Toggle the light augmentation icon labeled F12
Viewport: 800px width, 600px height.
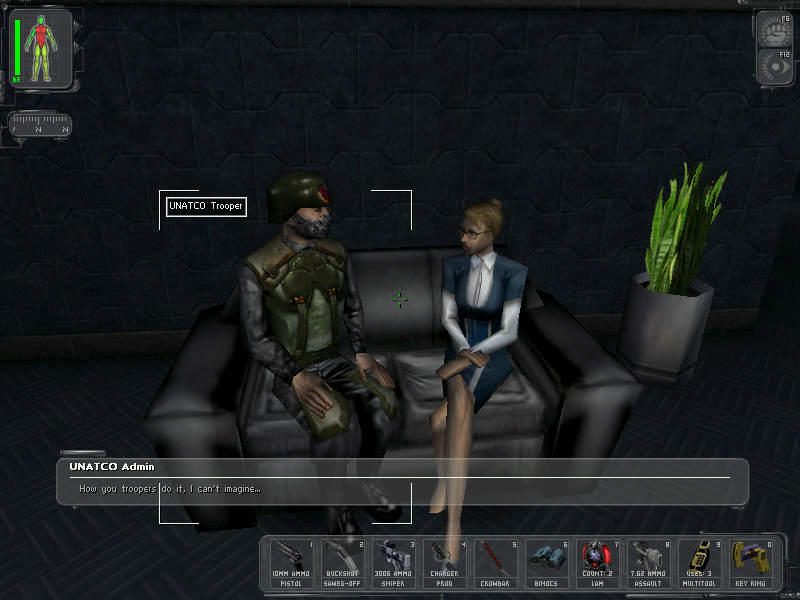[775, 66]
